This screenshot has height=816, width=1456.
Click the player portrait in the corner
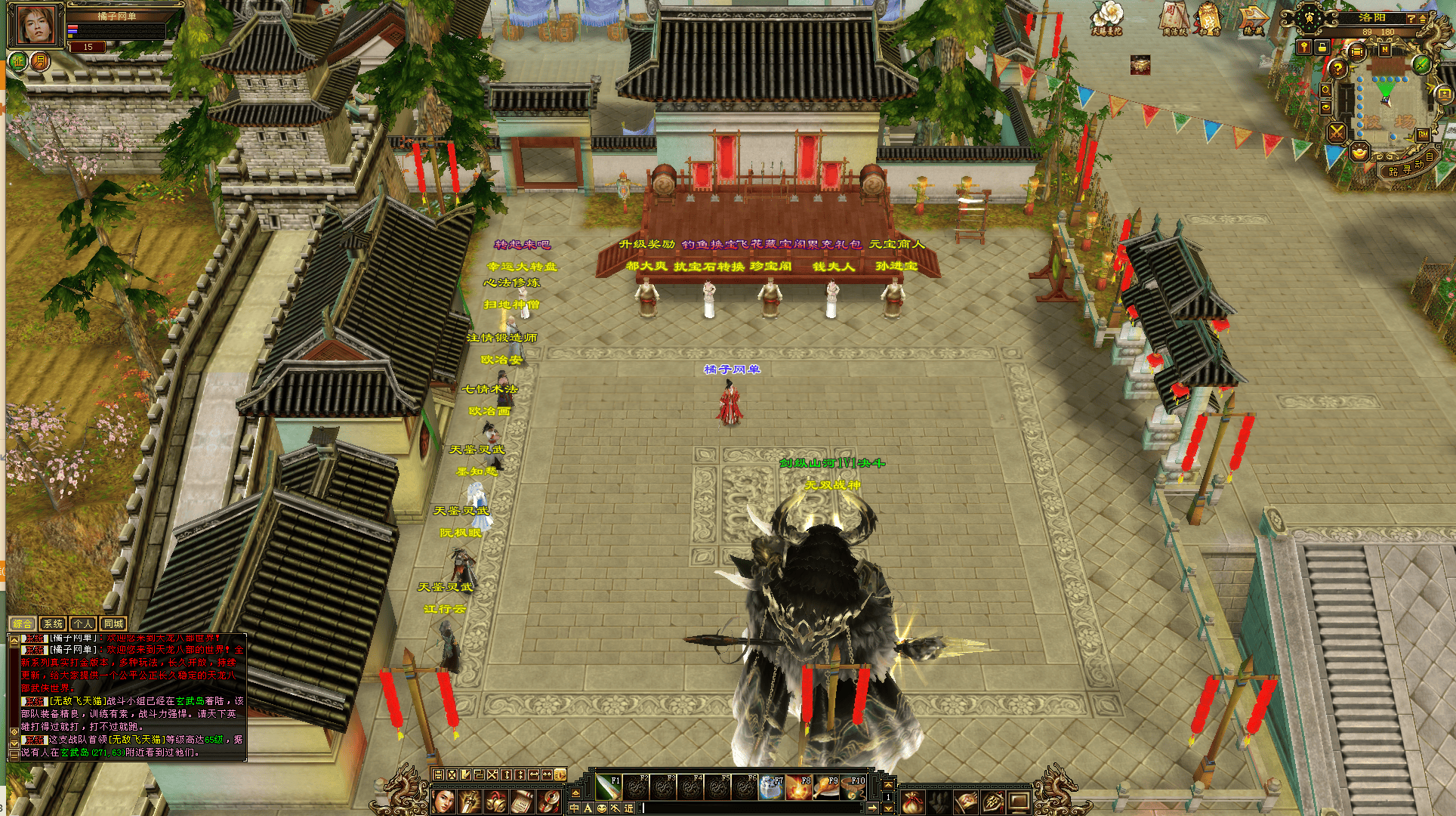[35, 26]
